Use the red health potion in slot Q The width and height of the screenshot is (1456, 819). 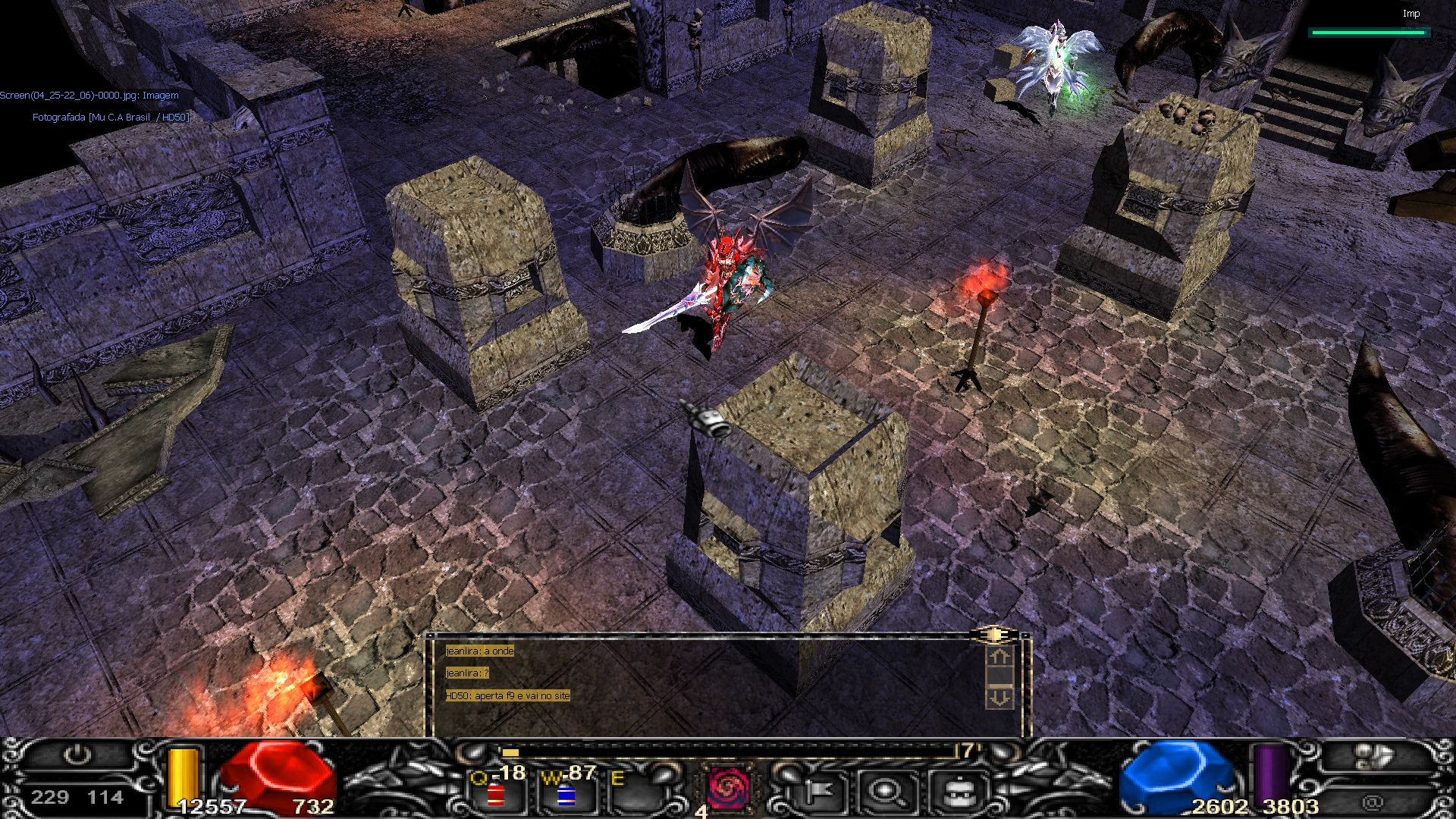point(497,792)
